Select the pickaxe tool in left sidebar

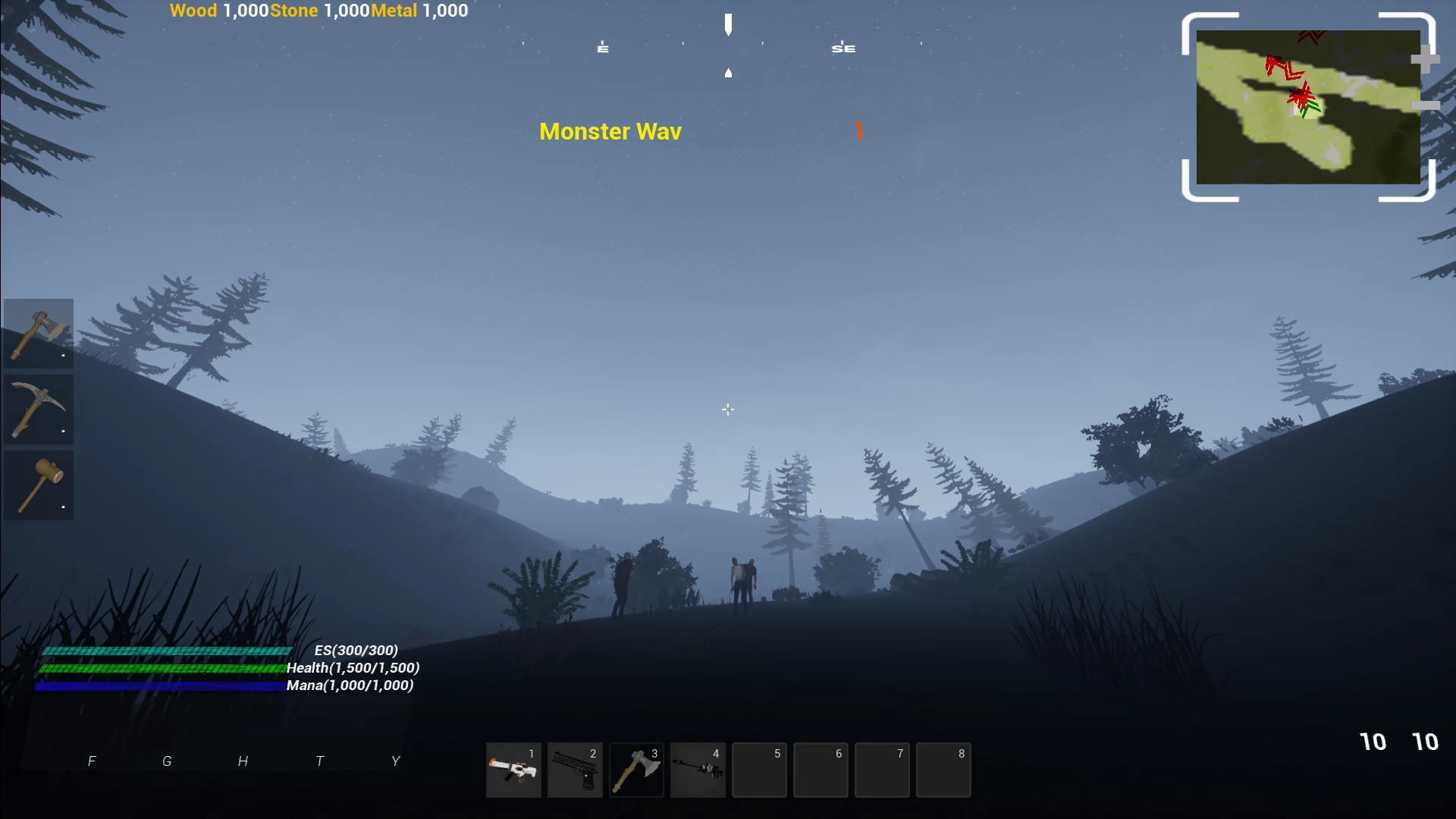tap(39, 409)
